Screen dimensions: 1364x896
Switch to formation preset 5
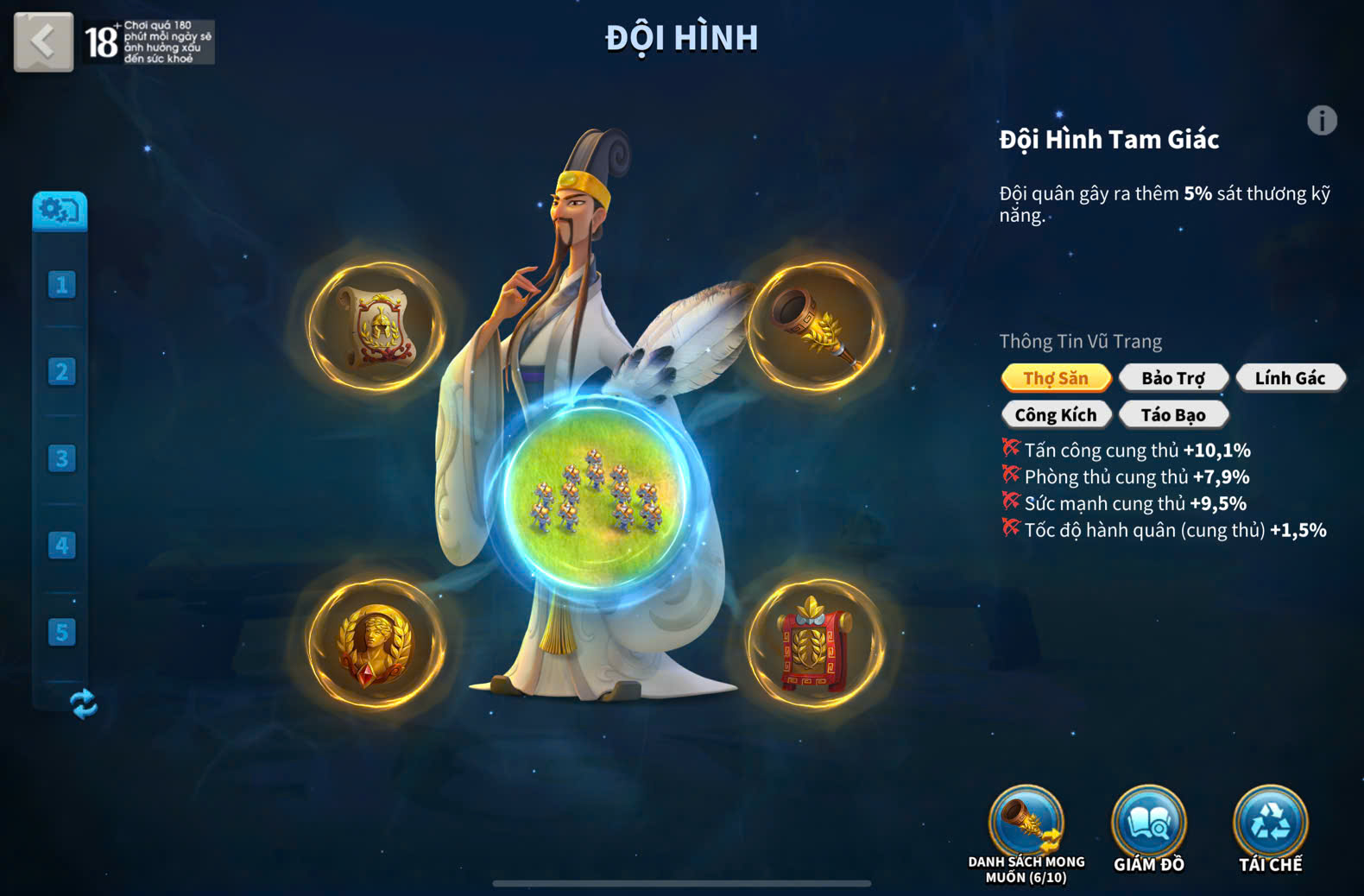tap(61, 632)
